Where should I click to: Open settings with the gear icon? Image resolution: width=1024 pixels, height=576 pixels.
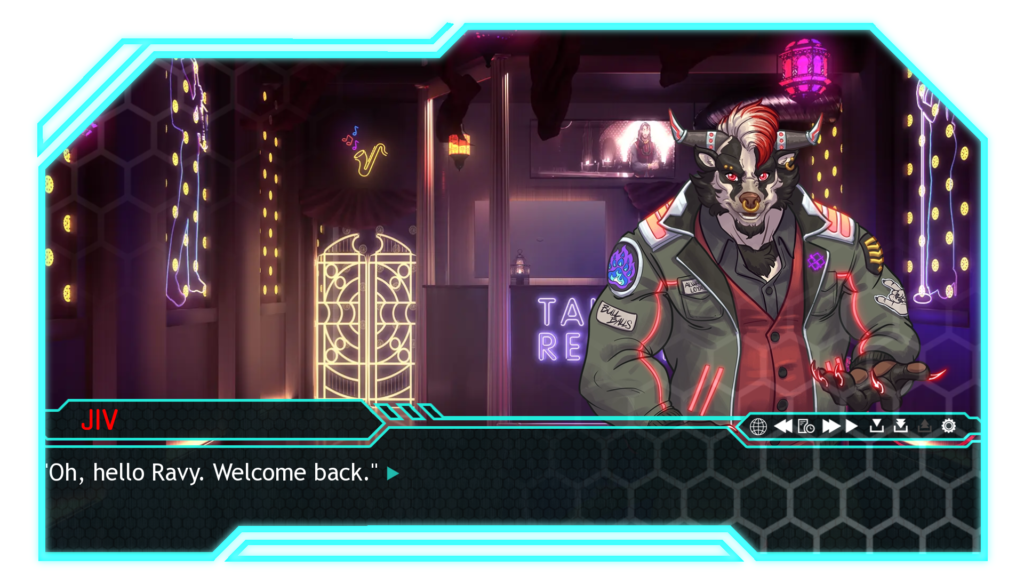[948, 426]
